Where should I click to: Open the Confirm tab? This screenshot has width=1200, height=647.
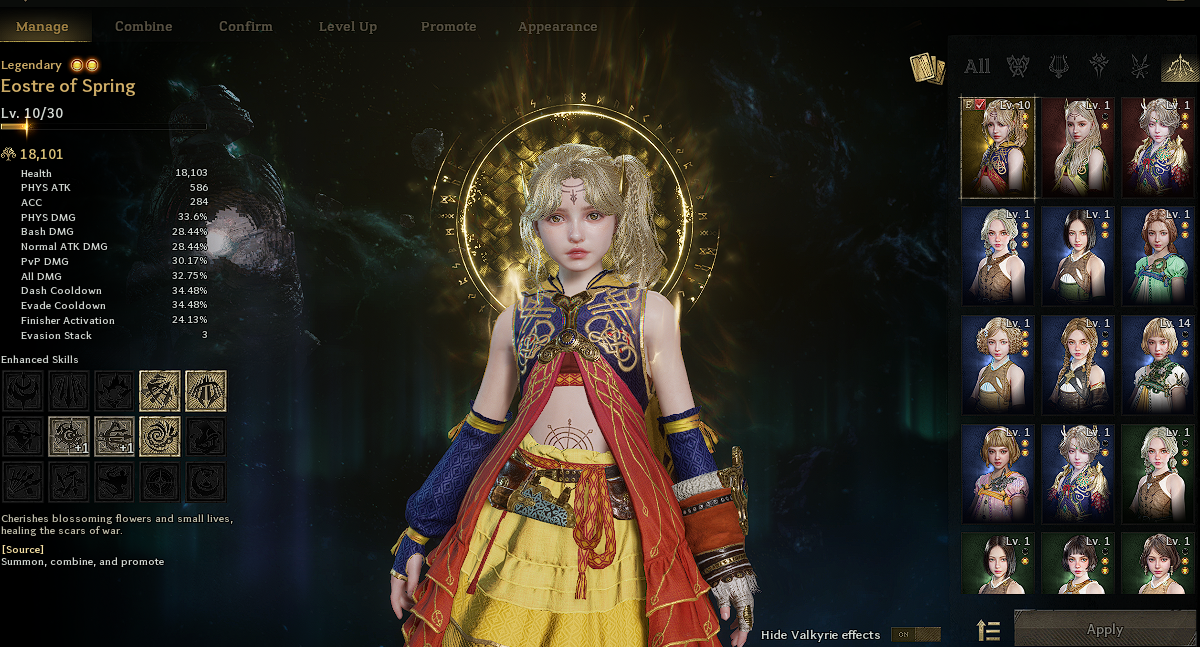pos(245,27)
